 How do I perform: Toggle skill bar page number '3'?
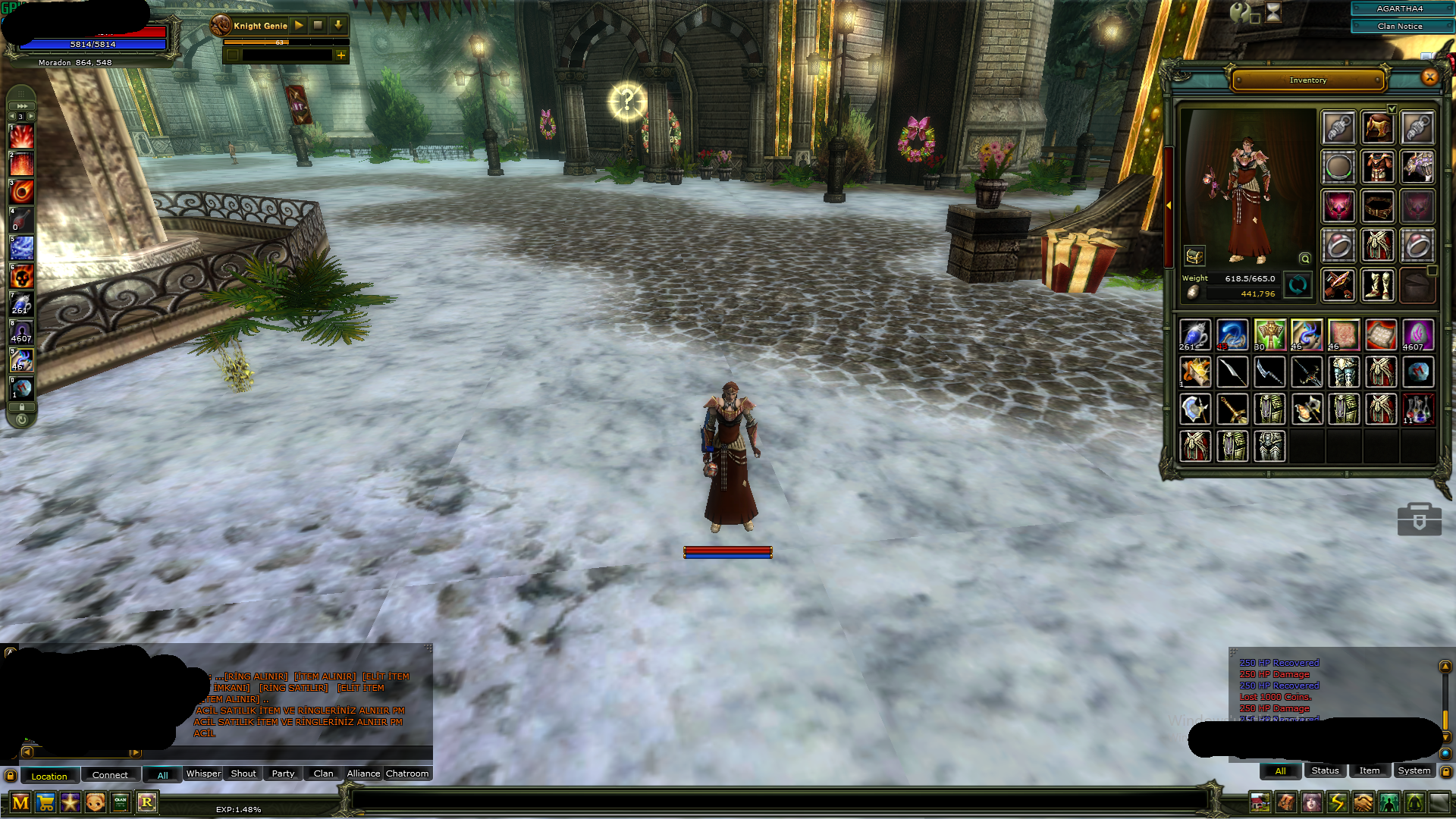[20, 116]
